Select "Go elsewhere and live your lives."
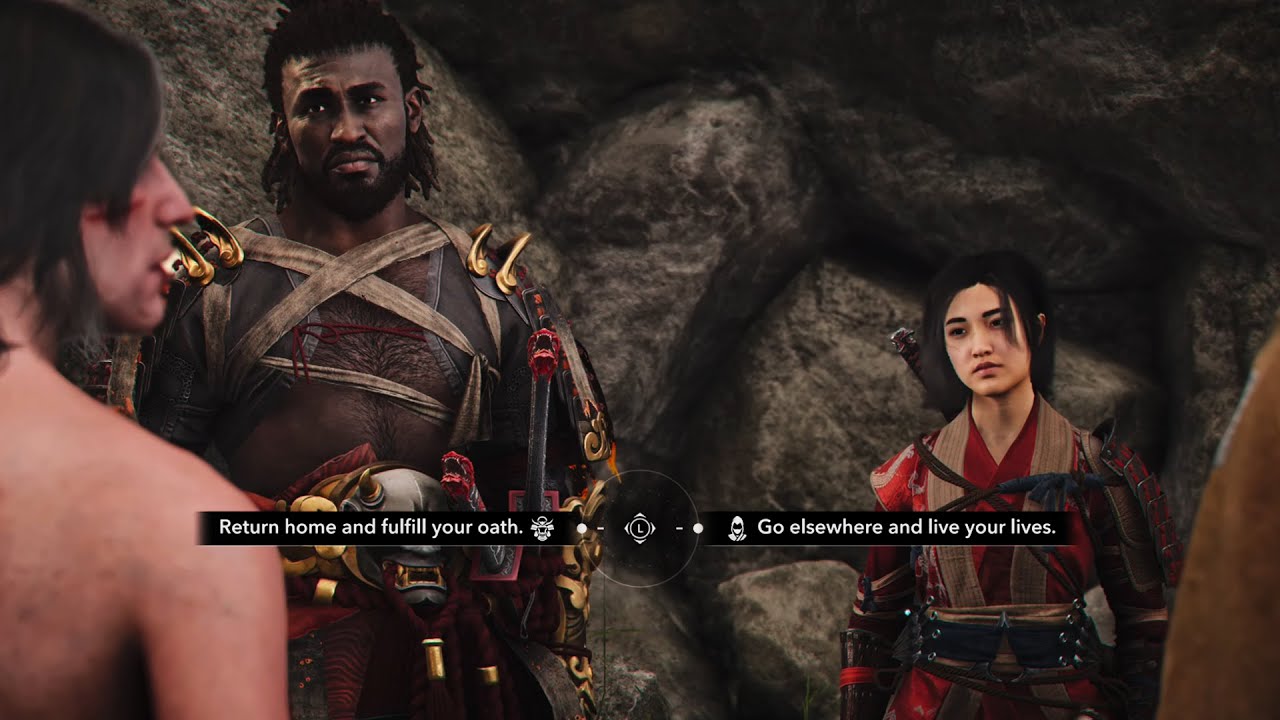 click(x=906, y=528)
